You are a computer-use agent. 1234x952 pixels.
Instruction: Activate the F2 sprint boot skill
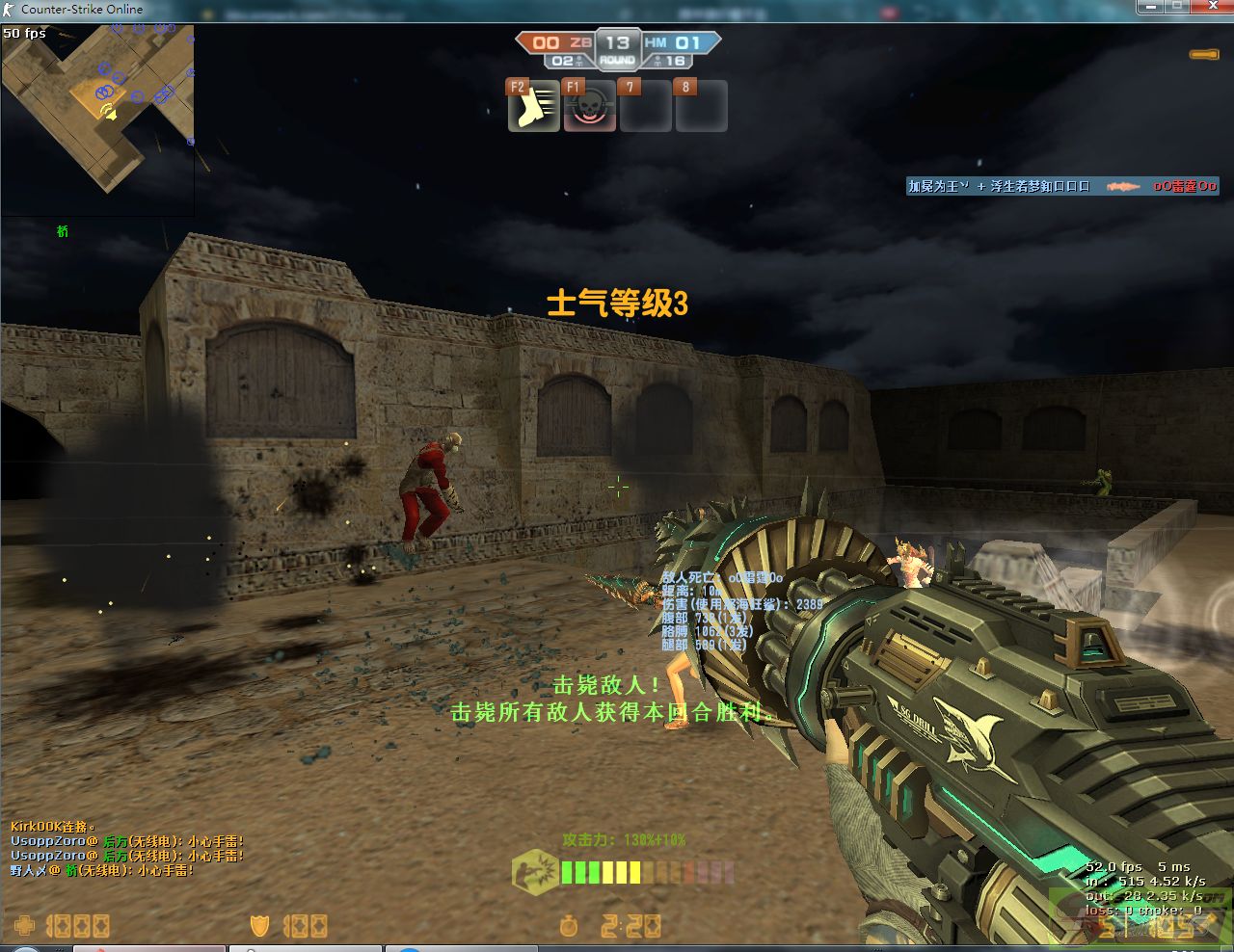coord(534,107)
